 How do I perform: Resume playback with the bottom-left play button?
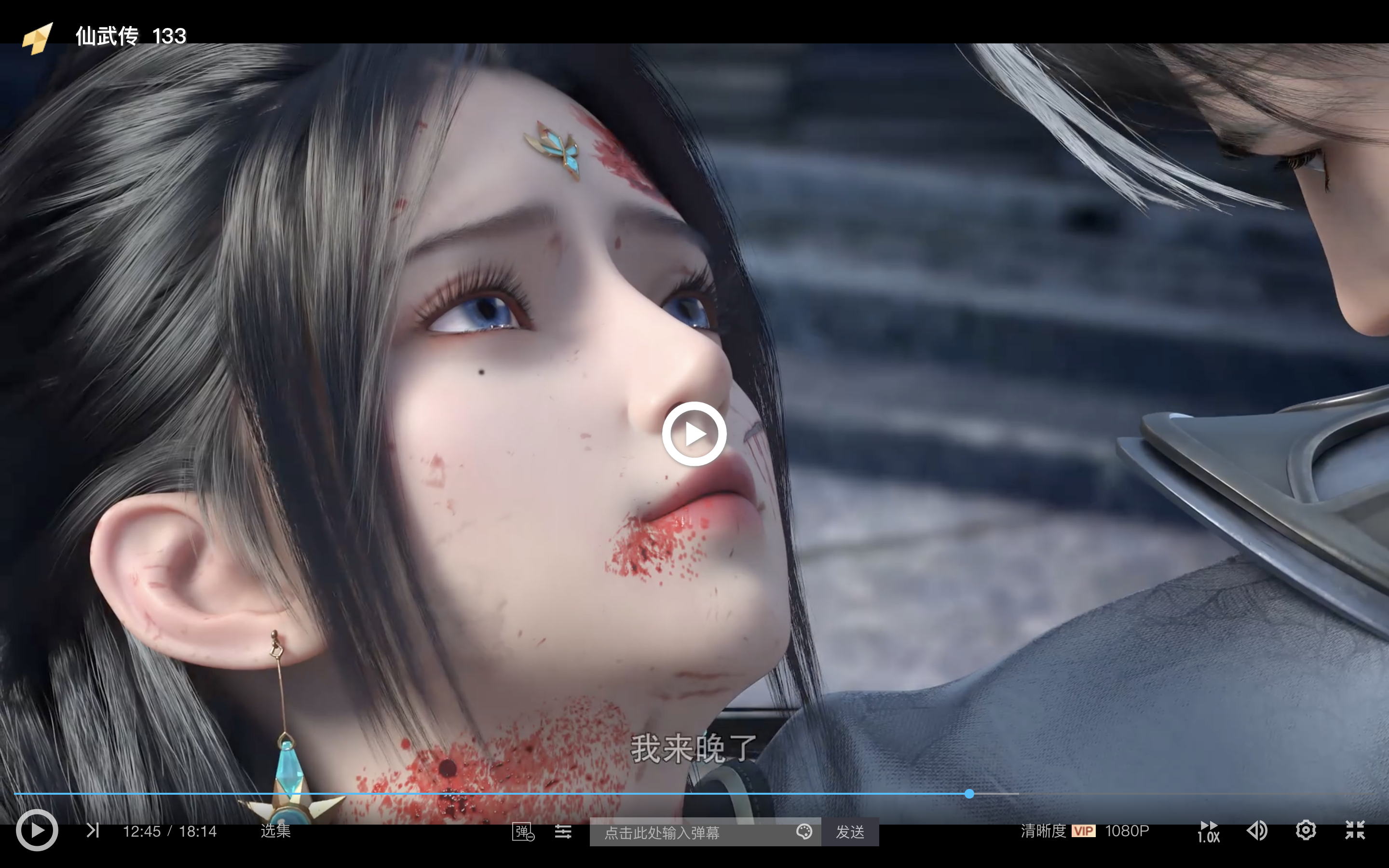pos(37,830)
